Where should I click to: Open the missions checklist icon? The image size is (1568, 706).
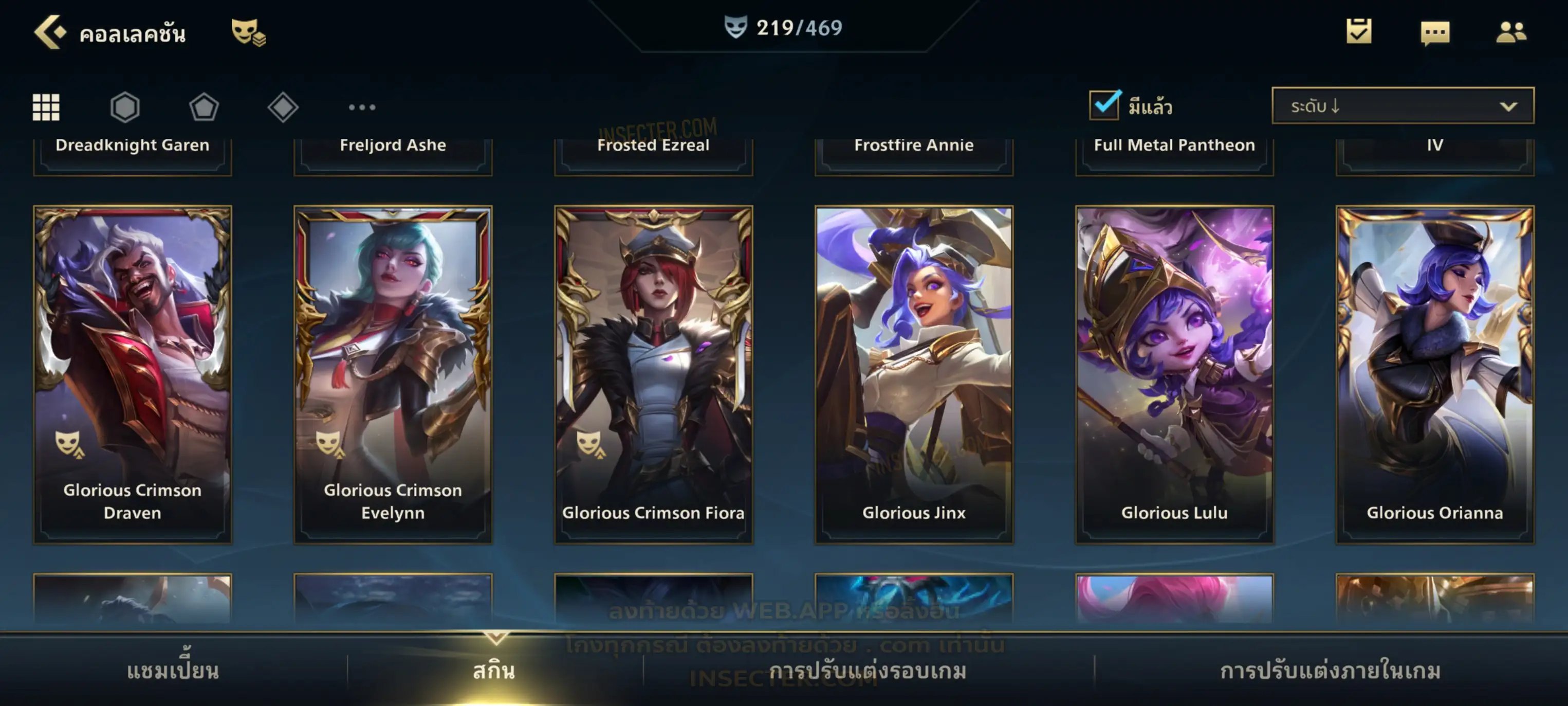pos(1358,32)
